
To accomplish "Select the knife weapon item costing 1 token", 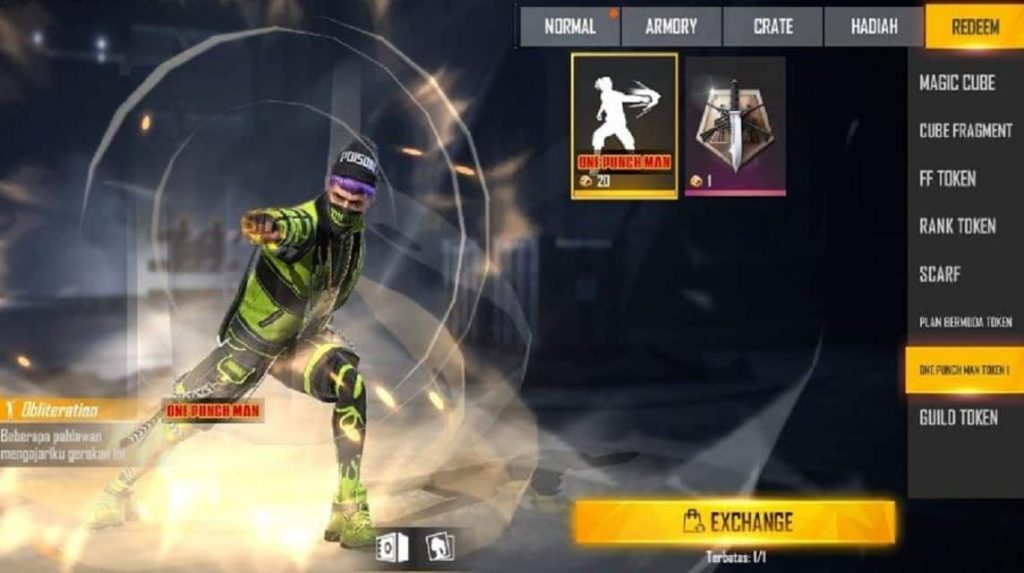I will click(735, 126).
